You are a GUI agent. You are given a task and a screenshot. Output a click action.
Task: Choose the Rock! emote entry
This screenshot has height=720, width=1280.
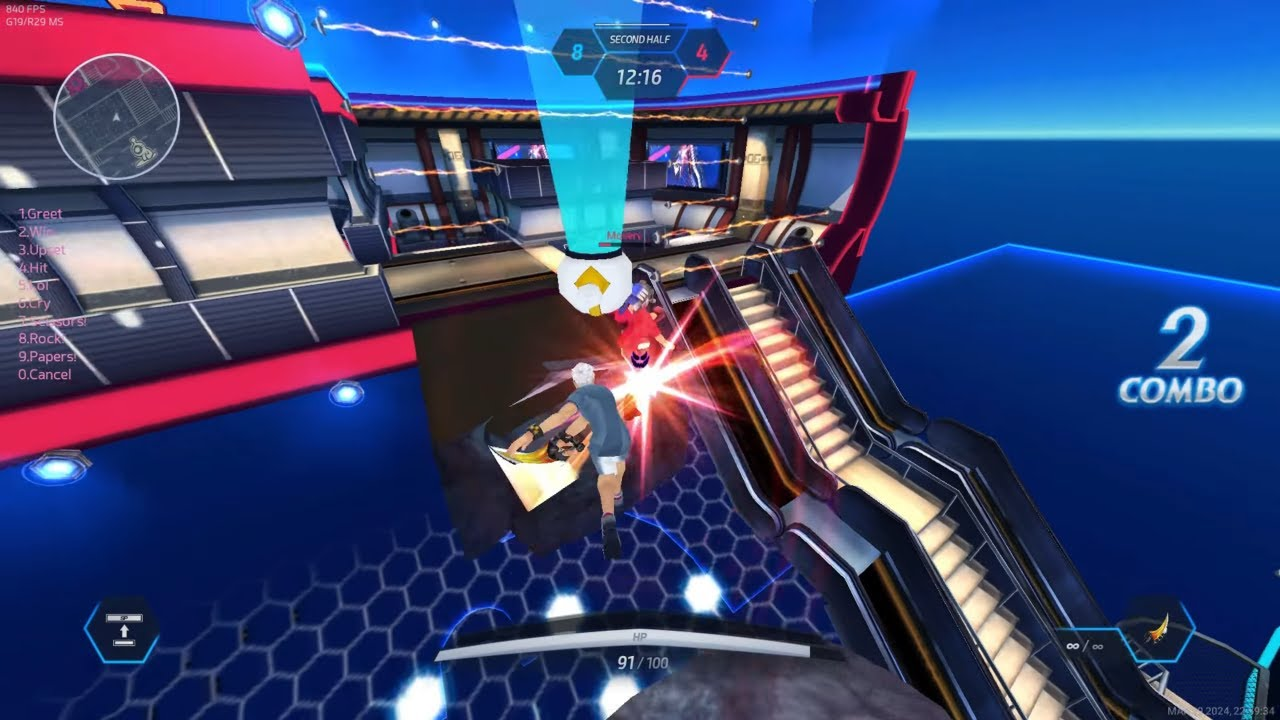[x=42, y=339]
